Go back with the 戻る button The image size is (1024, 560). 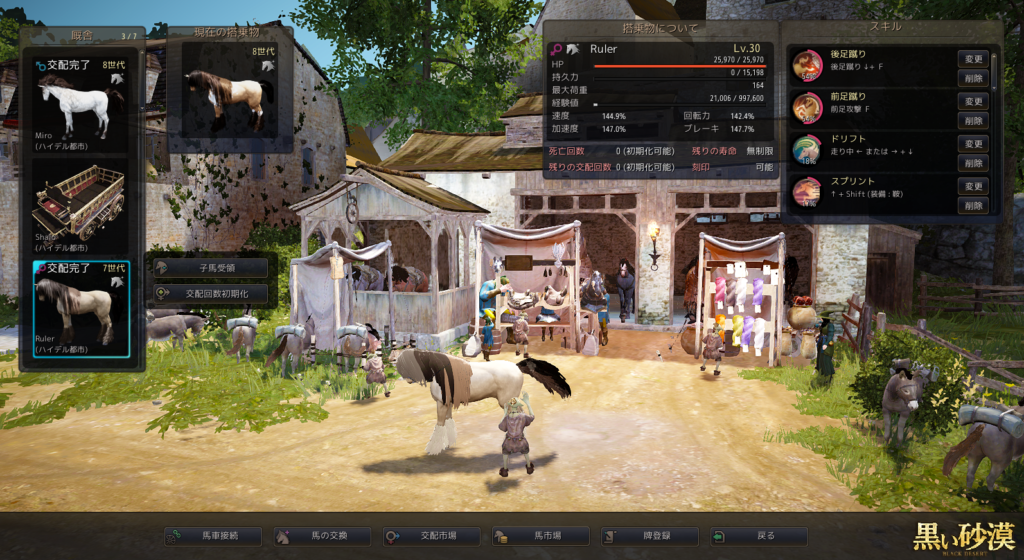pos(758,536)
